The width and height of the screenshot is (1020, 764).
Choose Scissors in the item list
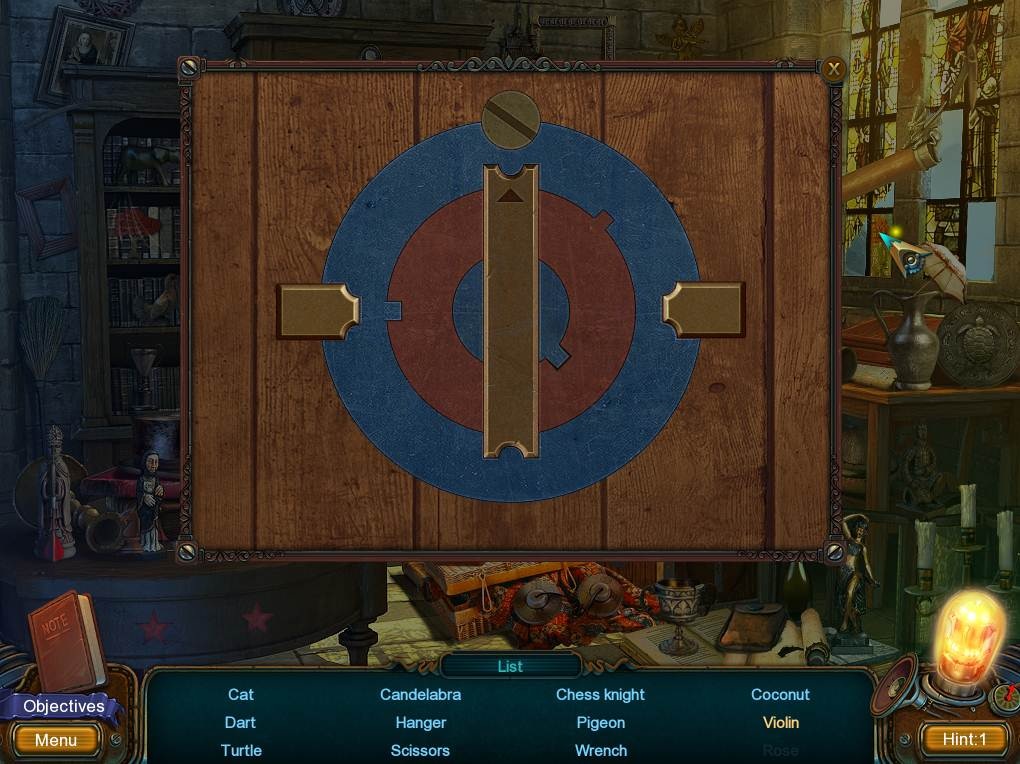420,750
